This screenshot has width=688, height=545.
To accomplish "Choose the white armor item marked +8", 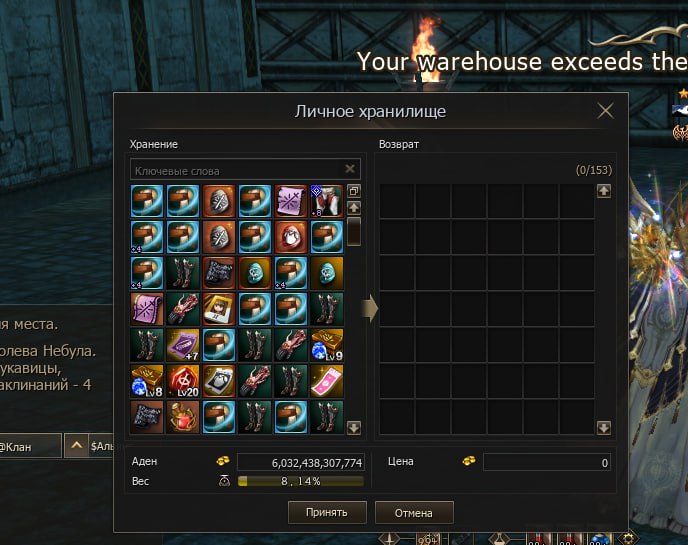I will [327, 201].
